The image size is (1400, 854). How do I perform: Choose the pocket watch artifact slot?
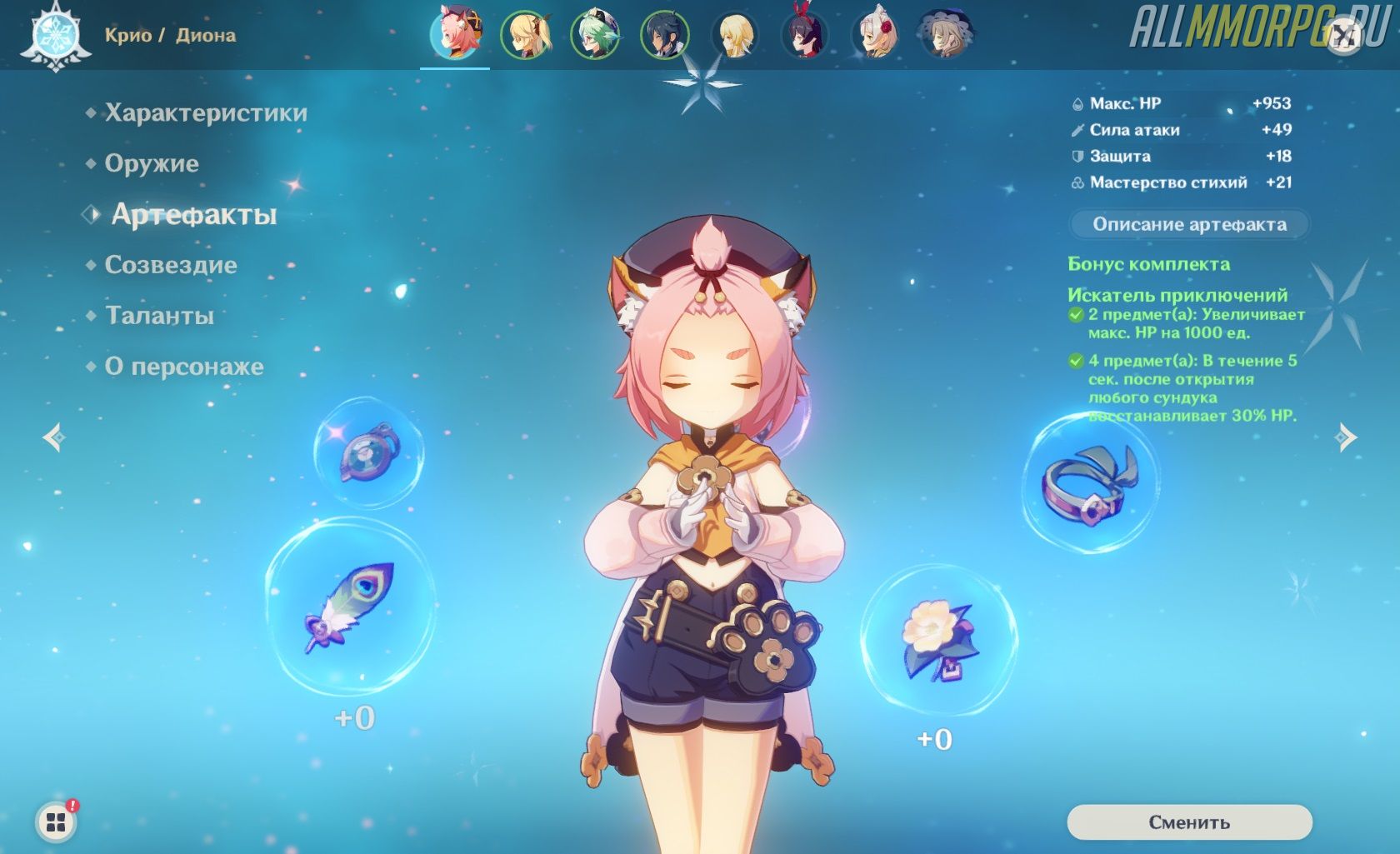pyautogui.click(x=368, y=452)
